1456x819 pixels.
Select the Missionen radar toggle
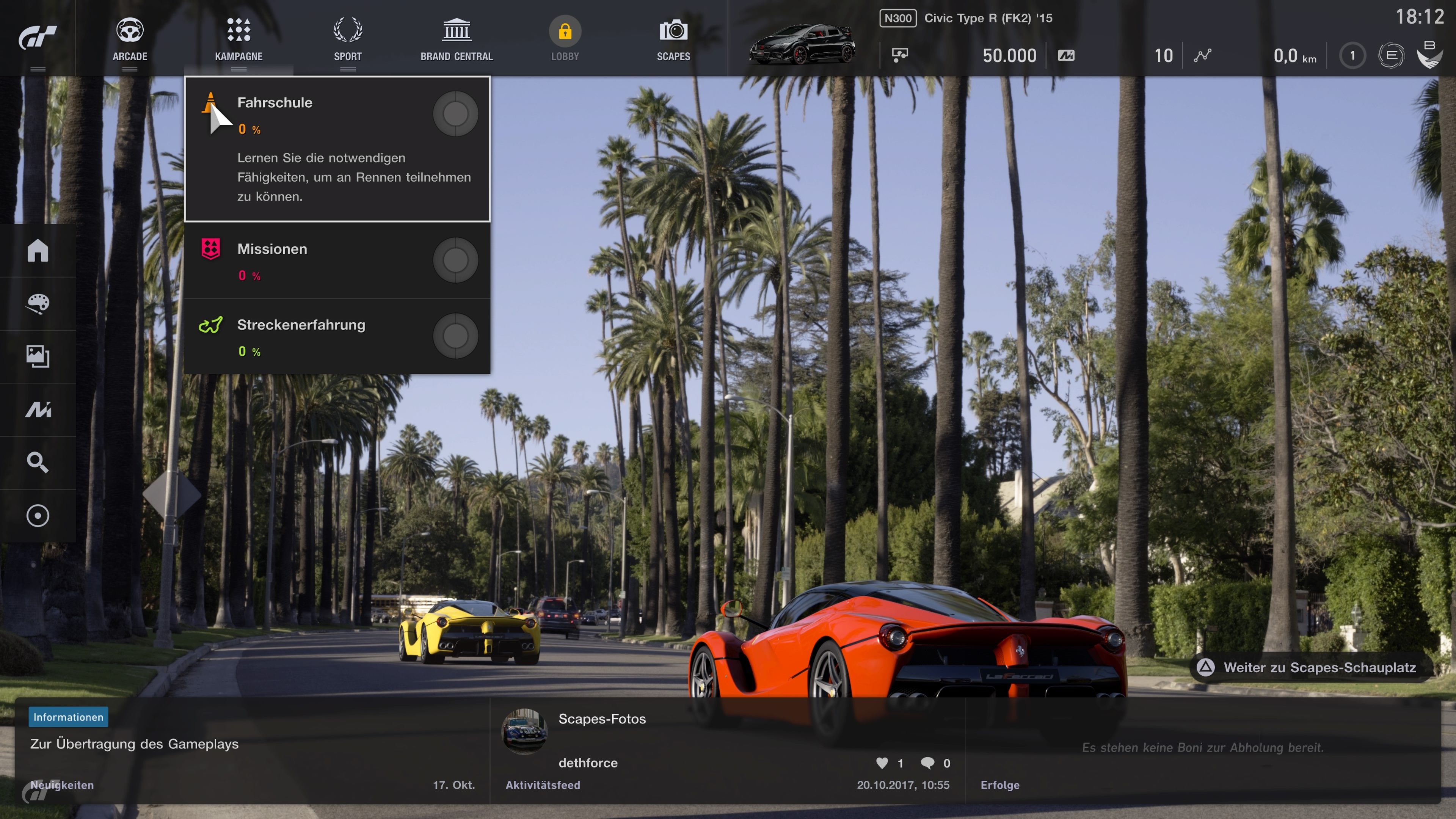455,260
